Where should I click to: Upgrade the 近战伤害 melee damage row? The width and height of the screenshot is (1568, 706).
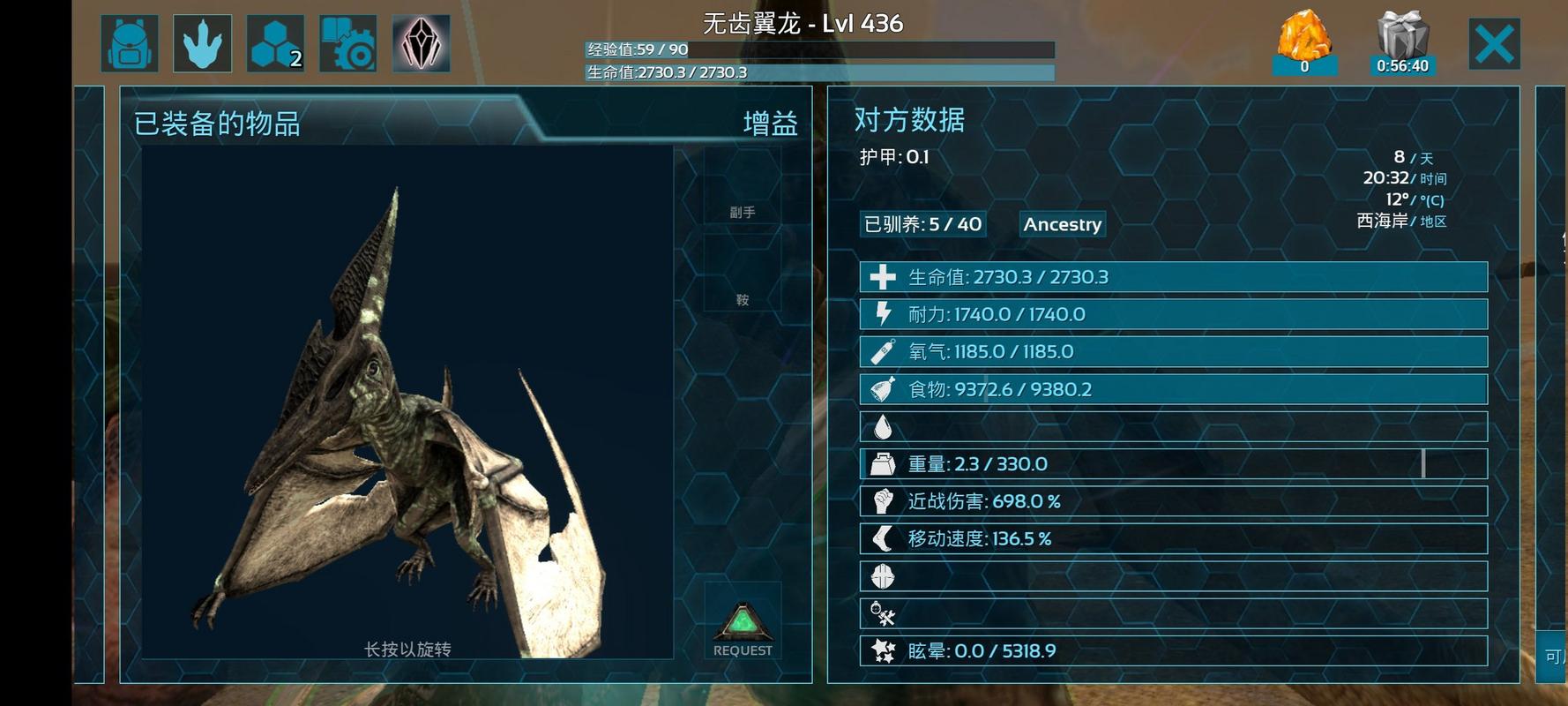[1173, 501]
